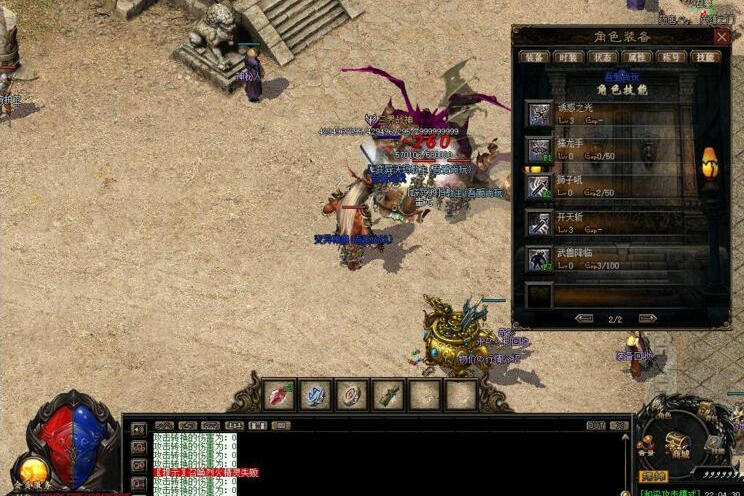This screenshot has width=744, height=496.
Task: Toggle the speaker button beside chat log
Action: [138, 430]
